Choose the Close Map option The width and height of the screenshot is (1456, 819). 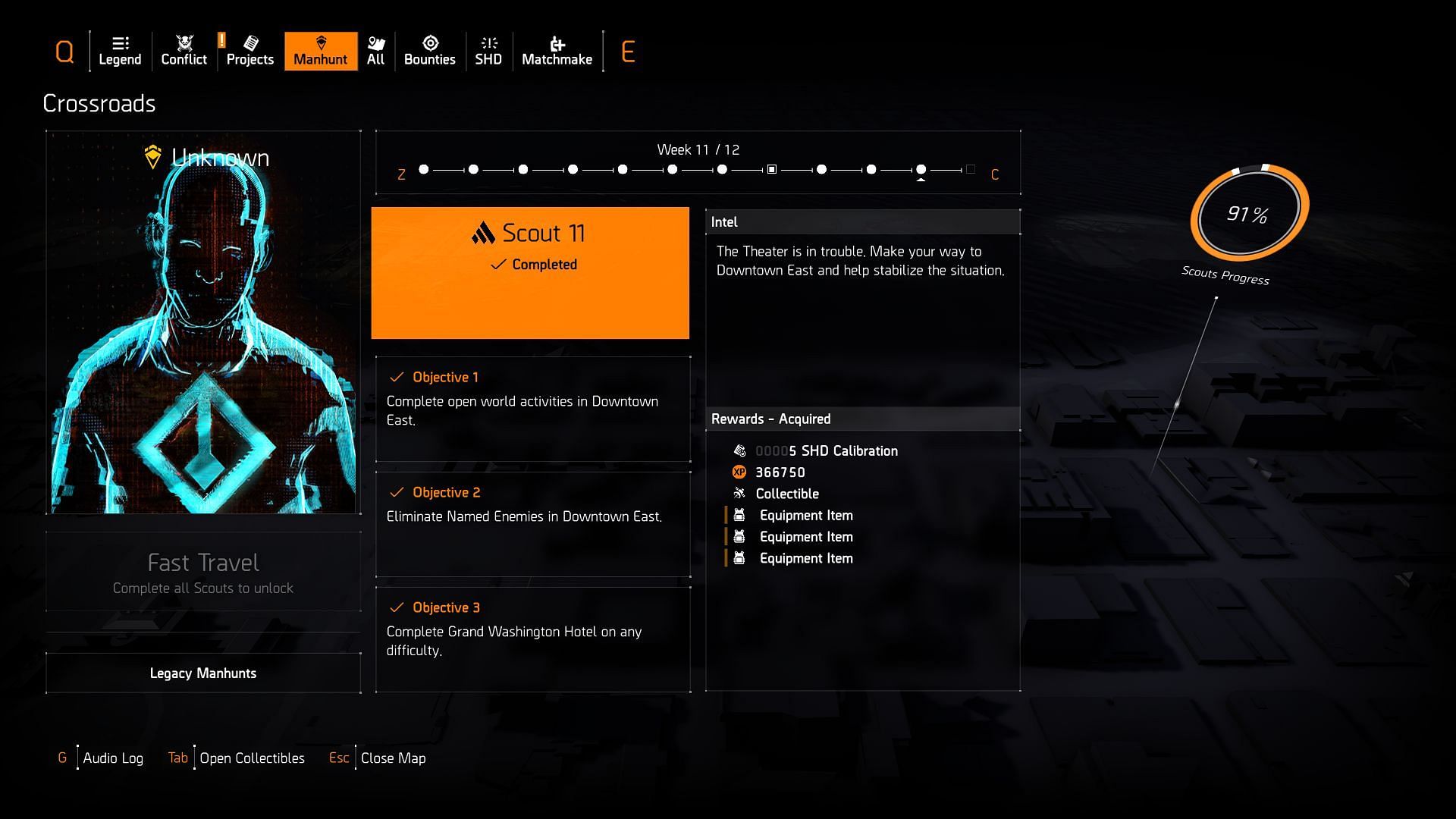coord(393,758)
